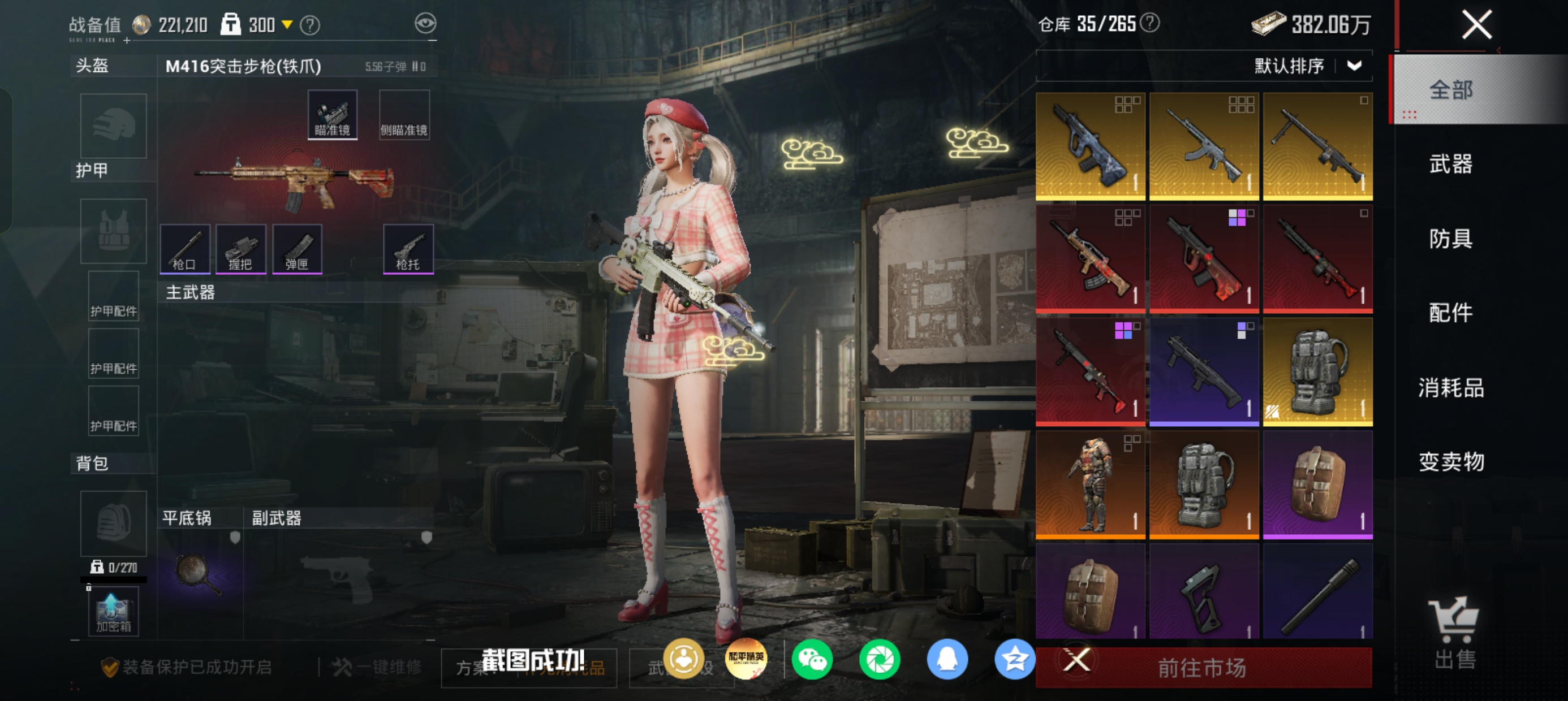The image size is (1568, 701).
Task: Share the screenshot to WeChat
Action: tap(812, 660)
